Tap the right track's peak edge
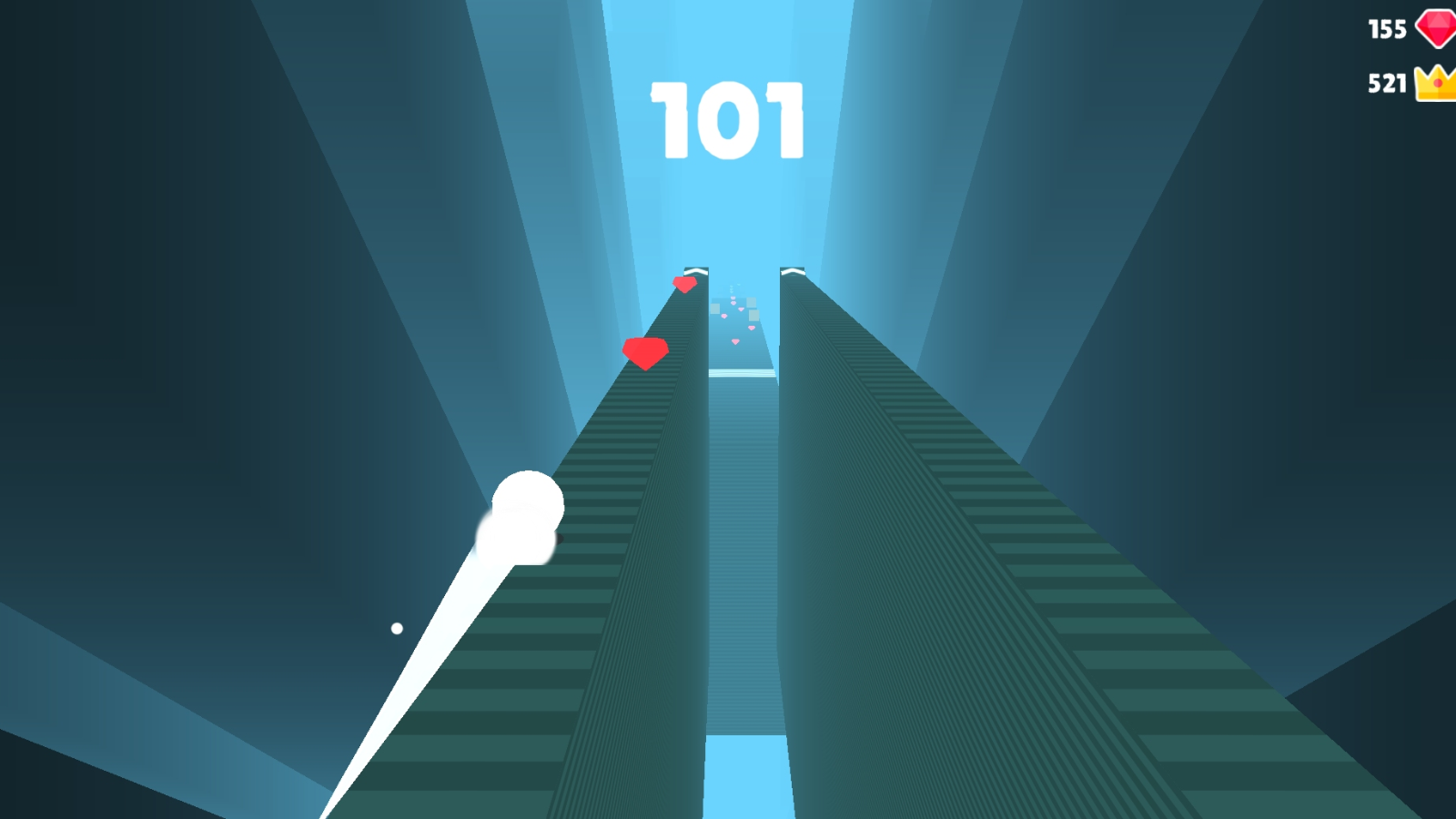1456x819 pixels. [x=794, y=269]
